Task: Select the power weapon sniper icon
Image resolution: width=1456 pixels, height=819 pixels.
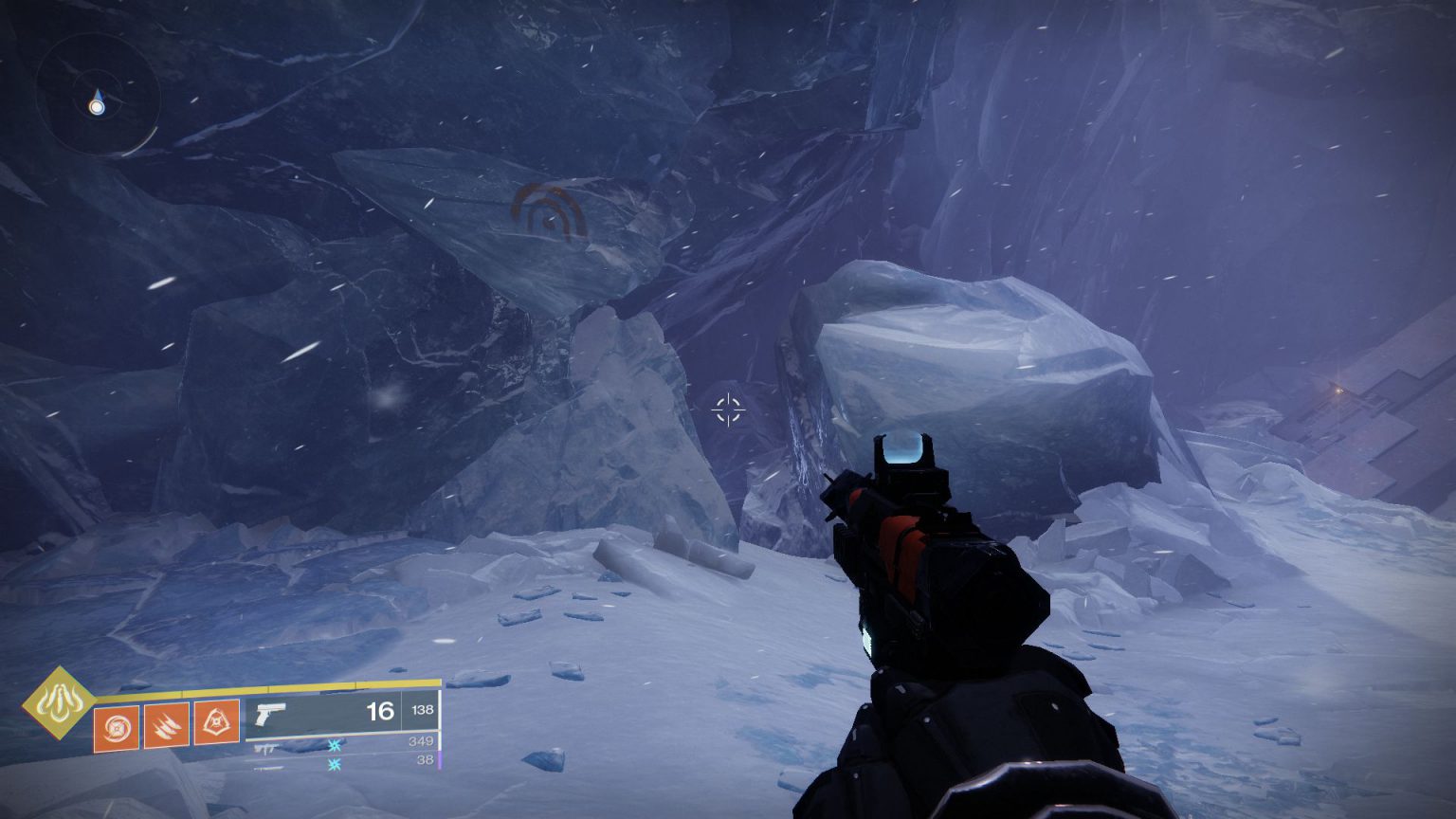Action: (267, 766)
